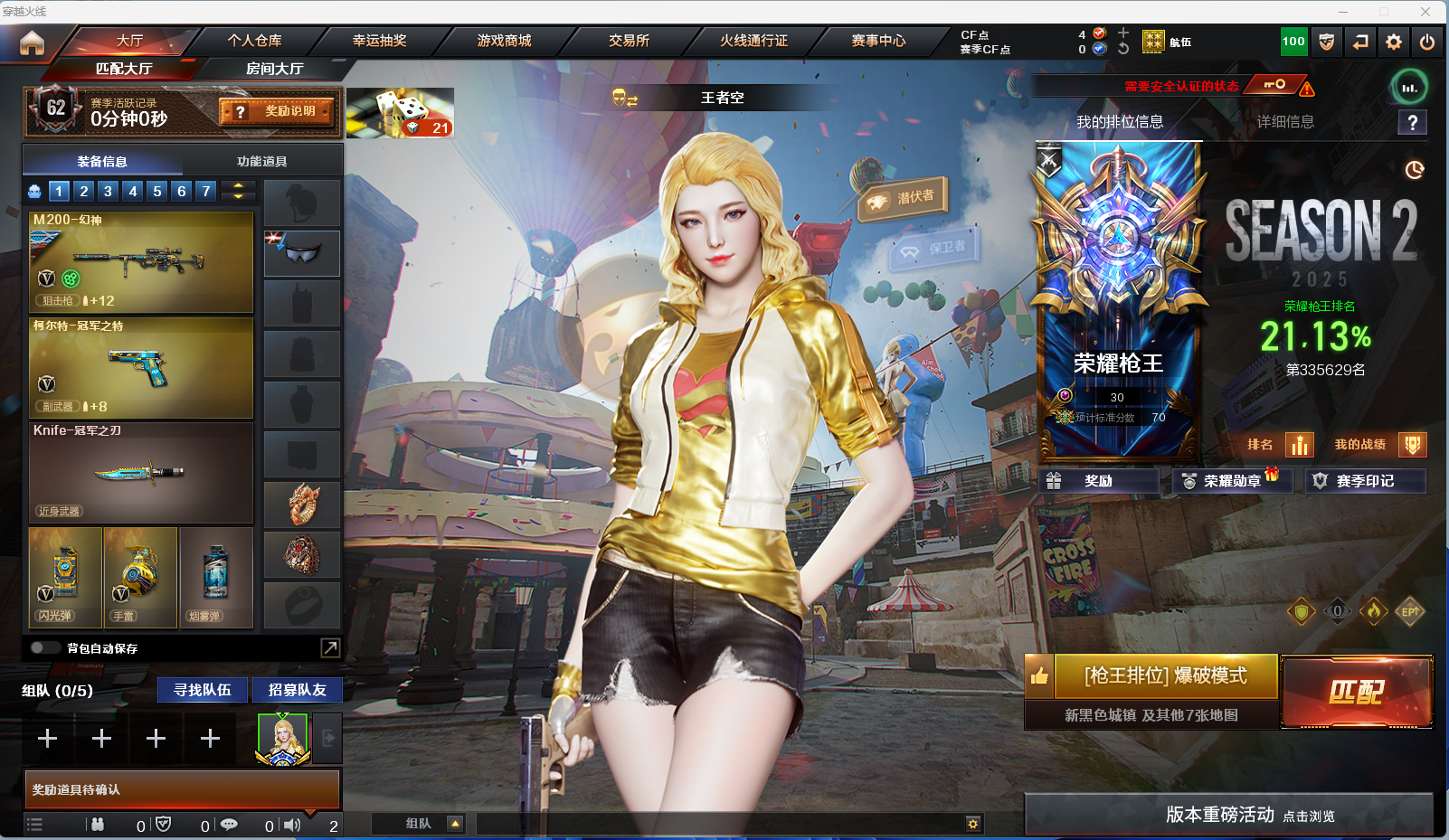This screenshot has height=840, width=1449.
Task: Go to 幸运抽奖 lucky draw
Action: click(x=379, y=41)
